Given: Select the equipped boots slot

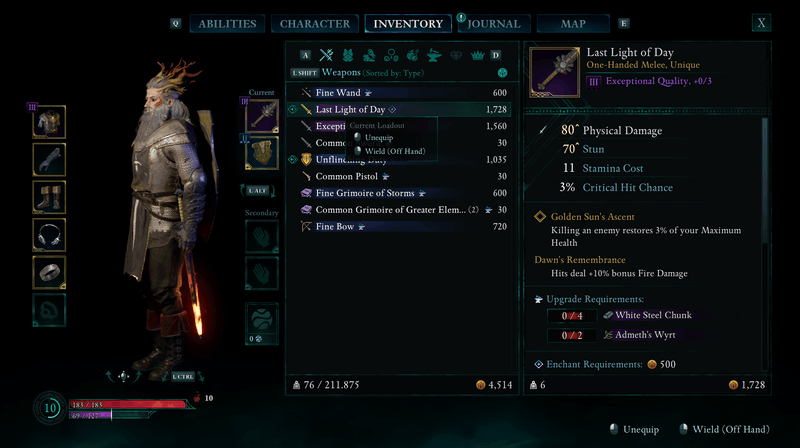Looking at the screenshot, I should (x=50, y=196).
